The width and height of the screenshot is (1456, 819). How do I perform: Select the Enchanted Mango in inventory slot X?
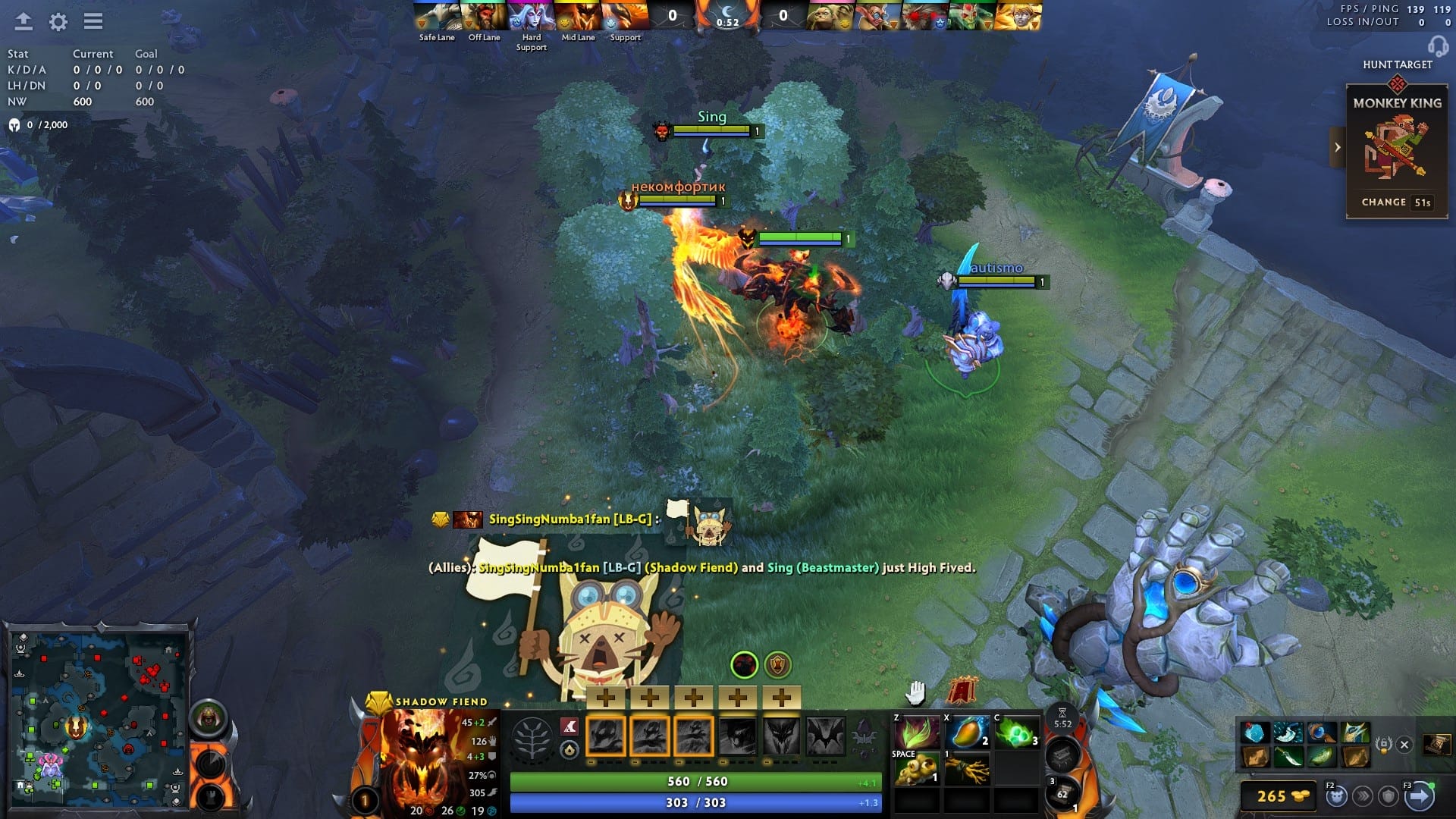click(x=965, y=731)
